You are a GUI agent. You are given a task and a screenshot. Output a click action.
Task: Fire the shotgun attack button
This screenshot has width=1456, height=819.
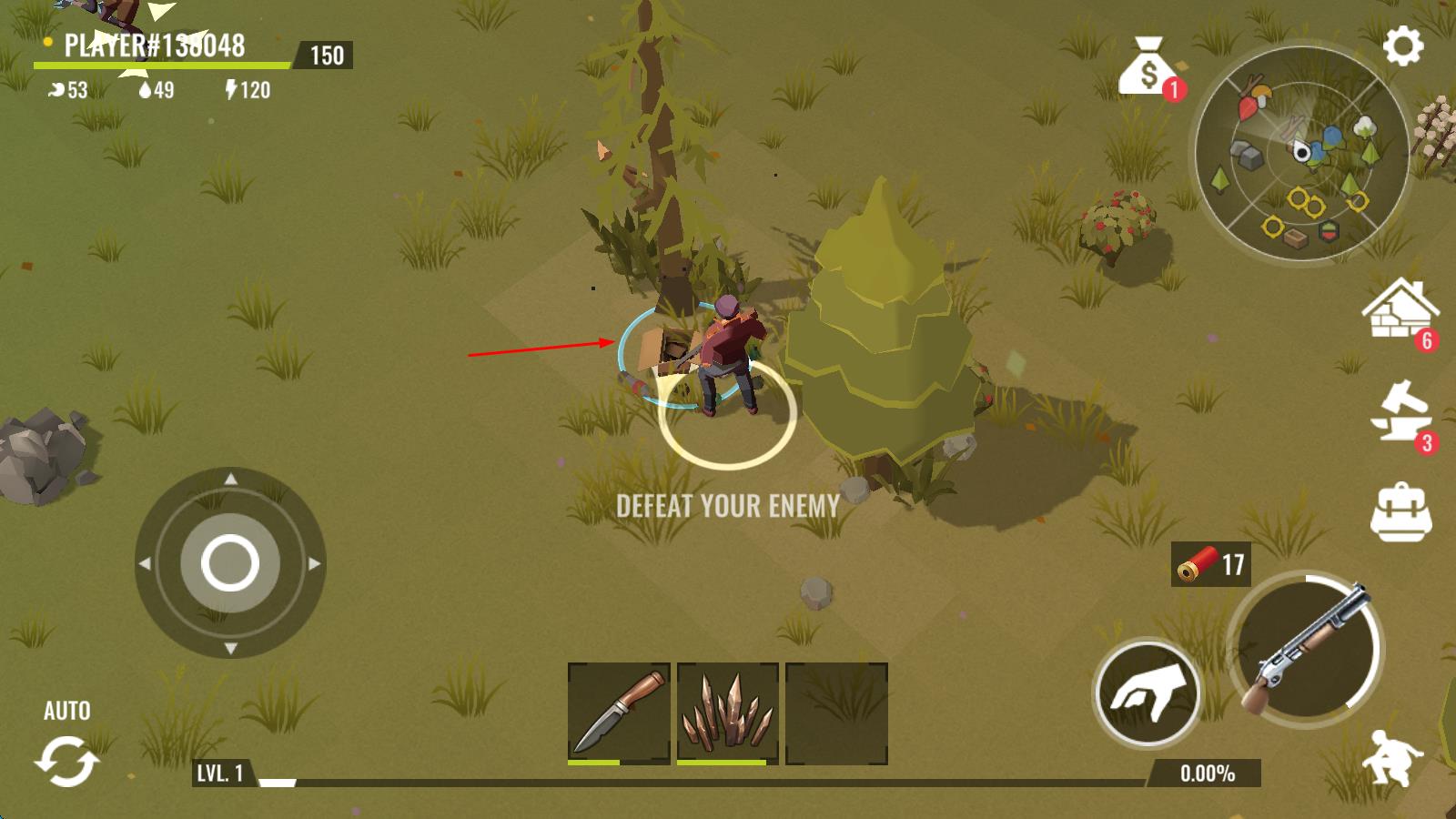[1306, 650]
